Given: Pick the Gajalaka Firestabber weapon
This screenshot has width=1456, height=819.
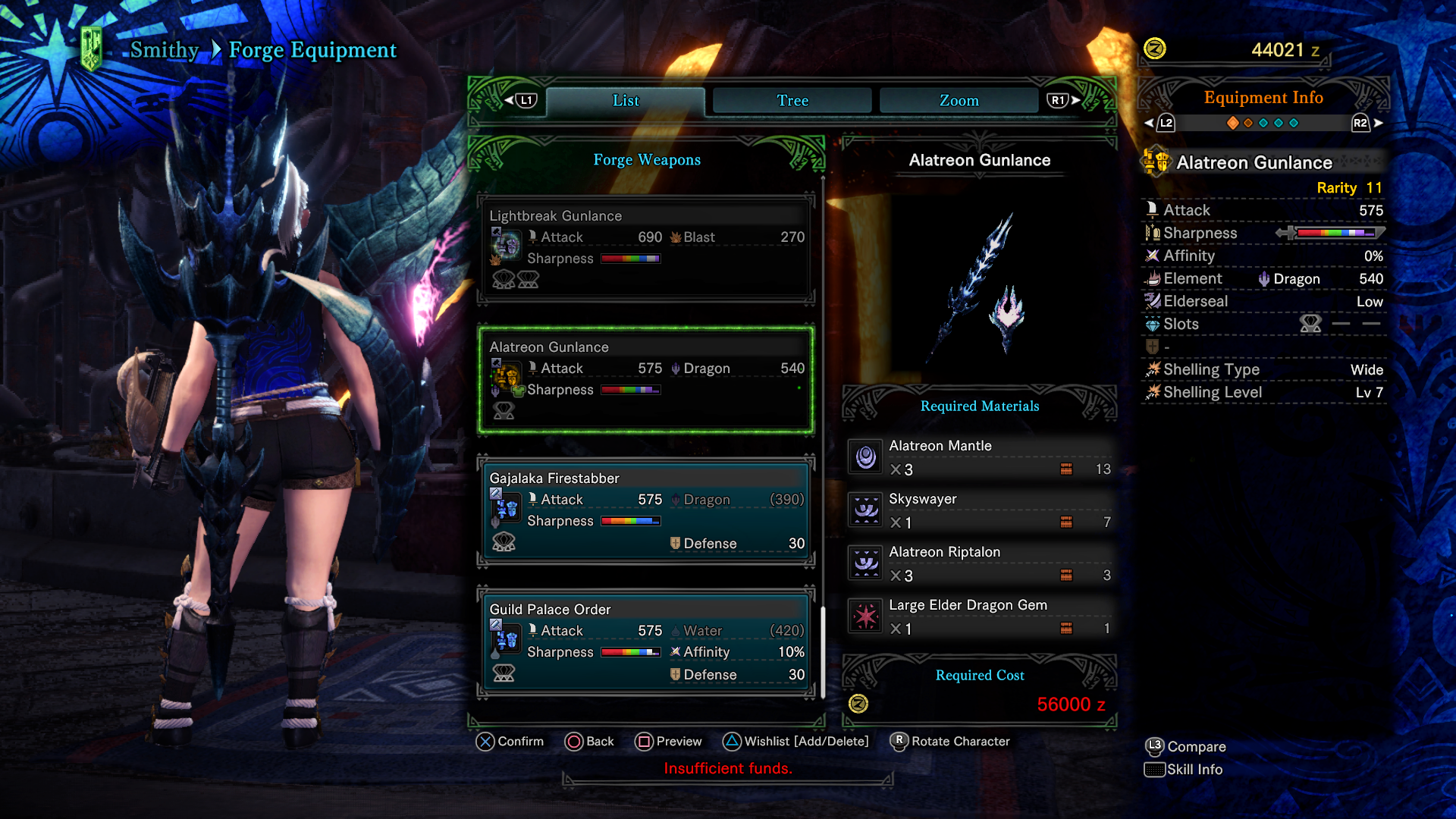Looking at the screenshot, I should tap(646, 510).
